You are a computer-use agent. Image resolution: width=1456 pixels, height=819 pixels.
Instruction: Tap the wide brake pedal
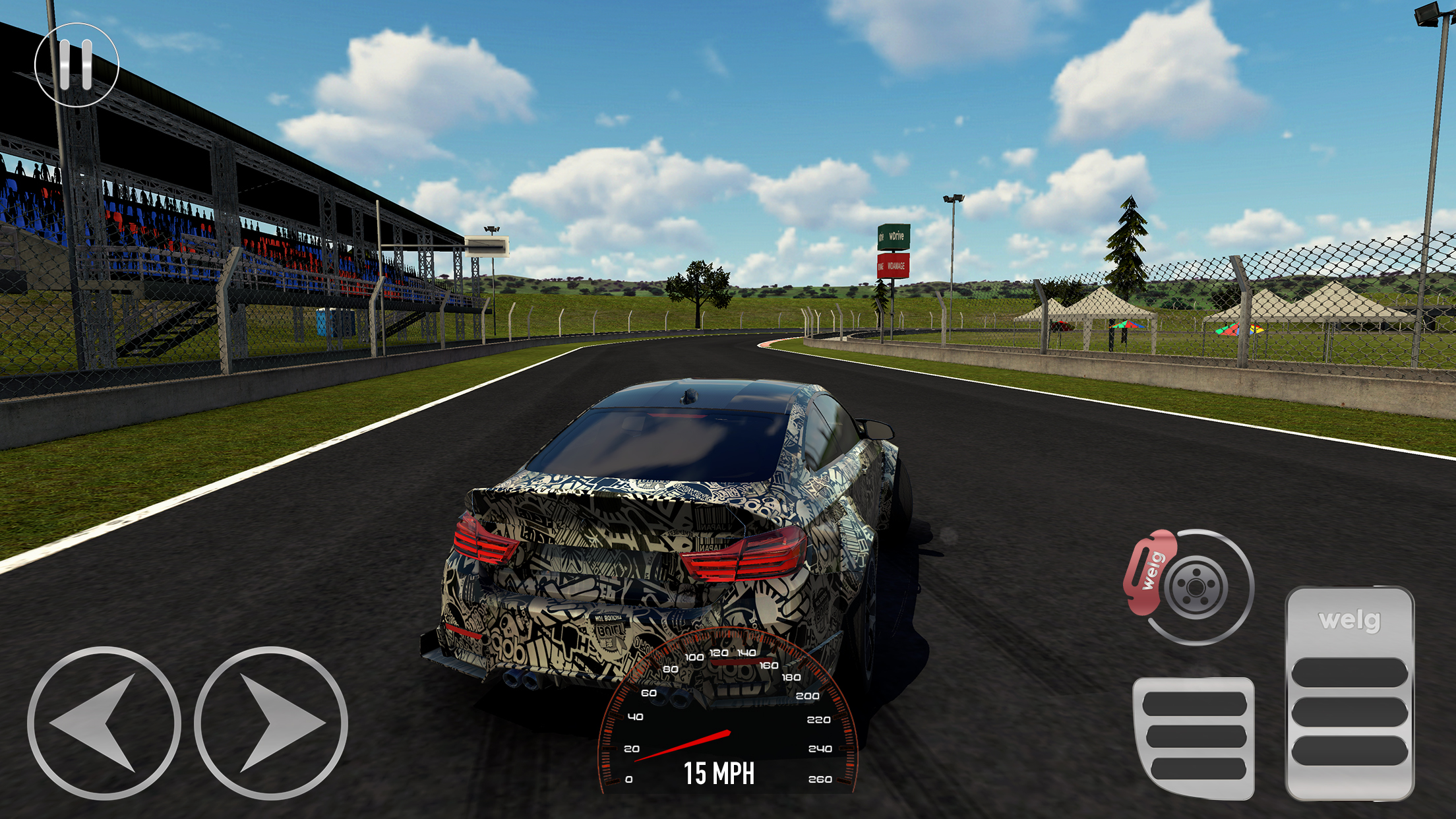(x=1194, y=737)
